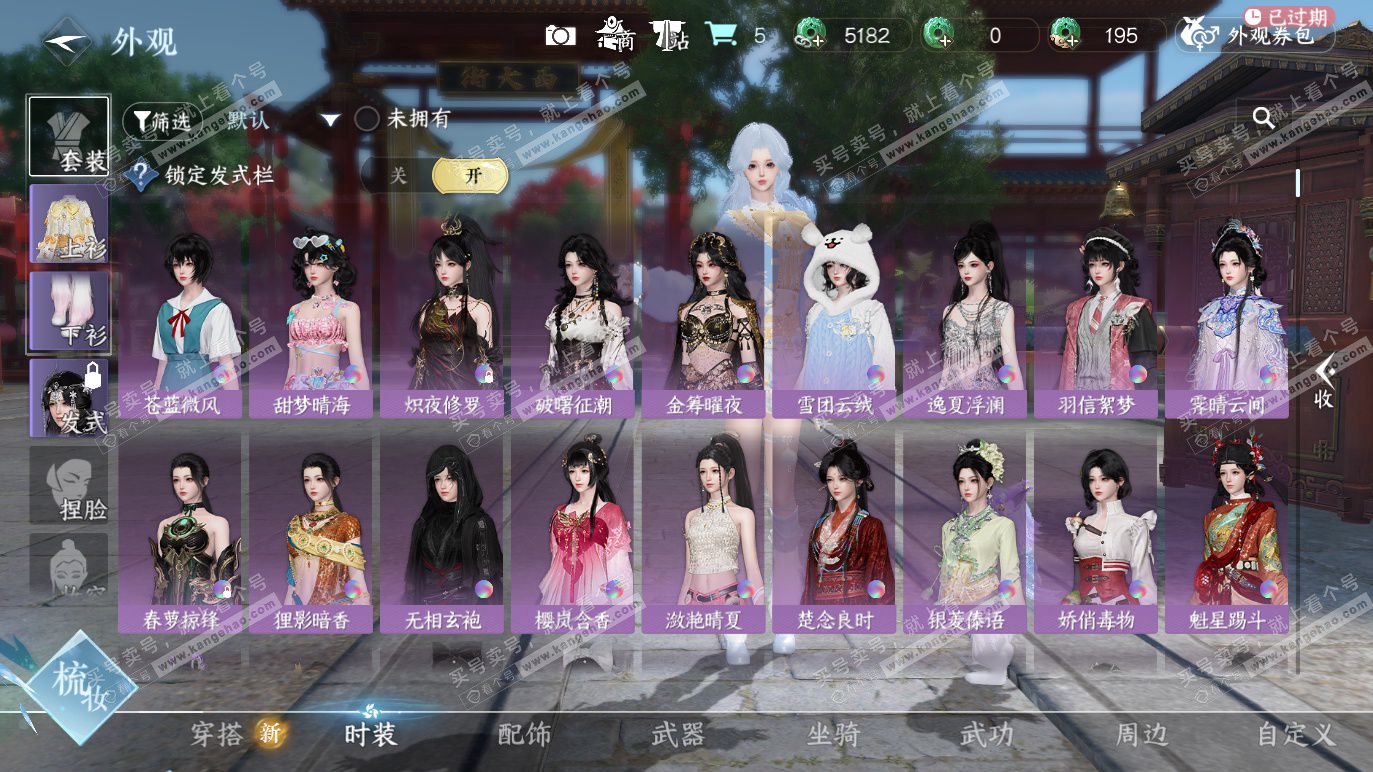Image resolution: width=1373 pixels, height=772 pixels.
Task: Switch 锁定发式栏 toggle to 开
Action: [x=471, y=175]
